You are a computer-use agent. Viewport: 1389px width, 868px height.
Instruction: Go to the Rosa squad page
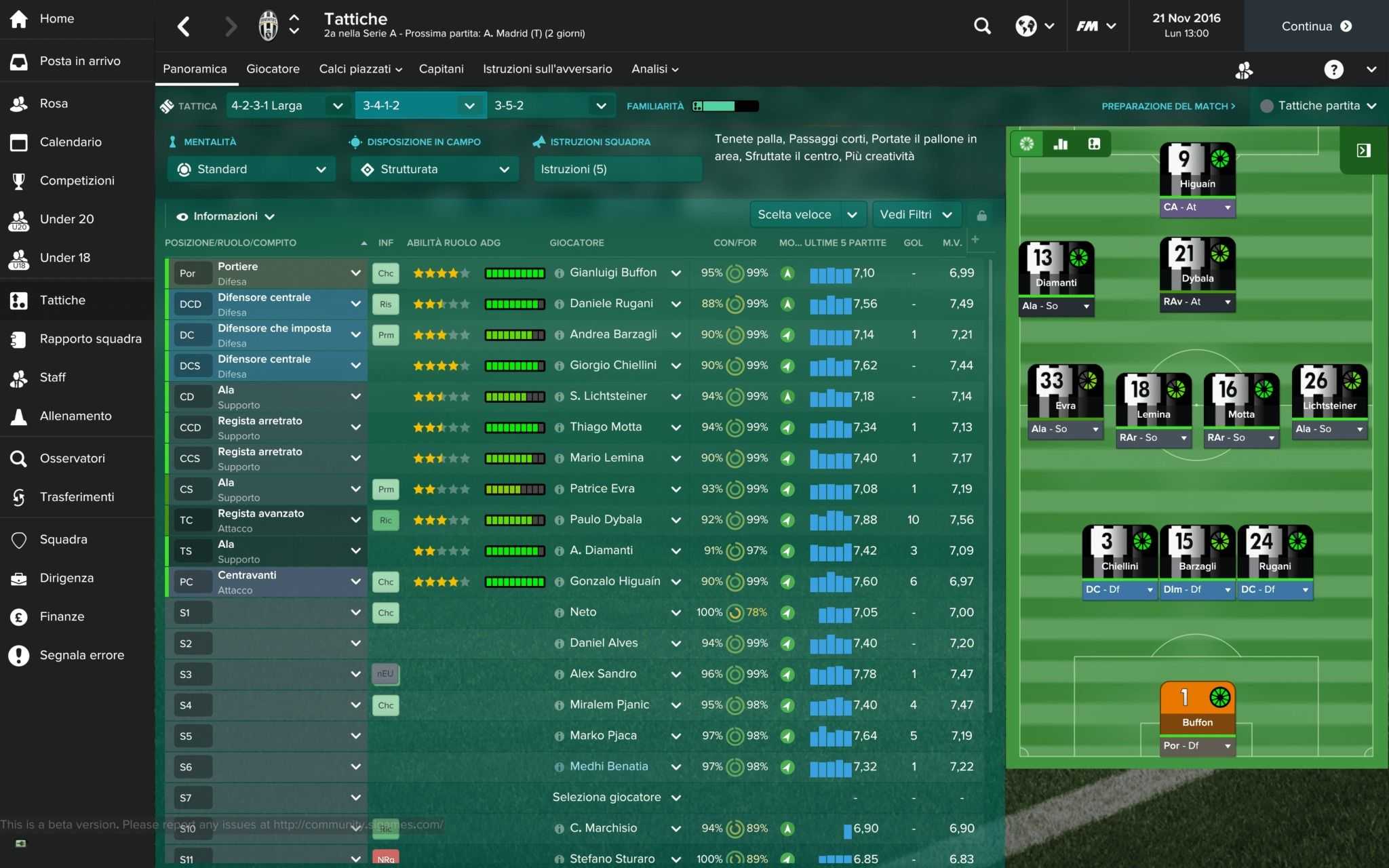(x=54, y=104)
